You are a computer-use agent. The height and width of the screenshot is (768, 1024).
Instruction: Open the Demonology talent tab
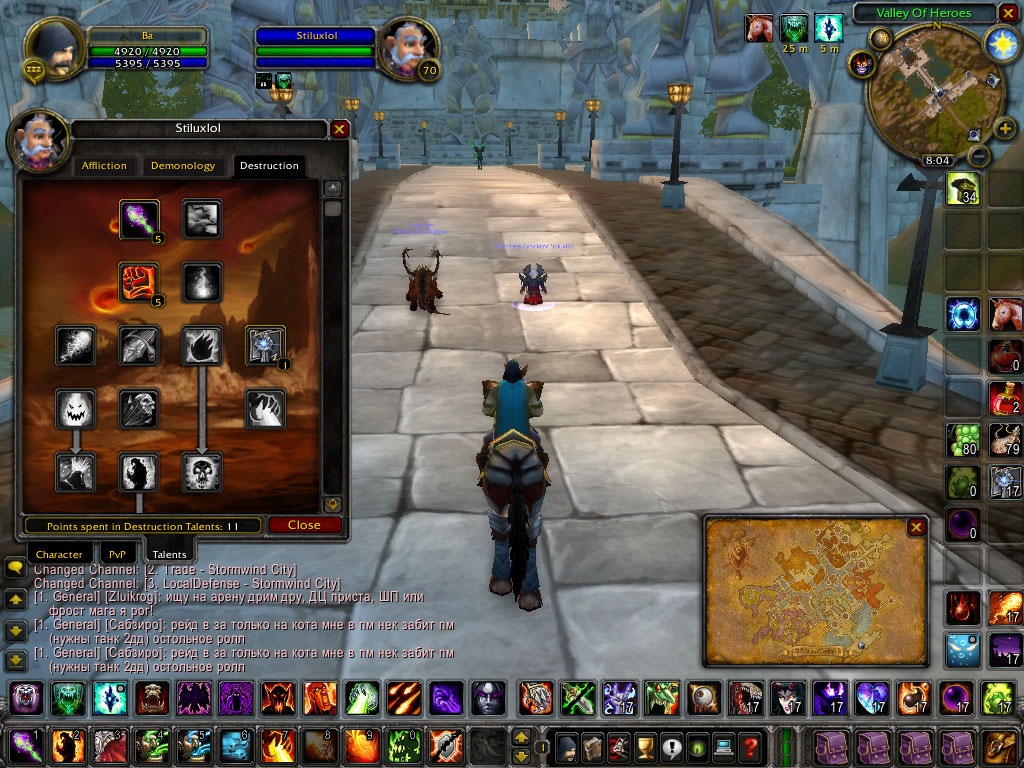pos(182,166)
